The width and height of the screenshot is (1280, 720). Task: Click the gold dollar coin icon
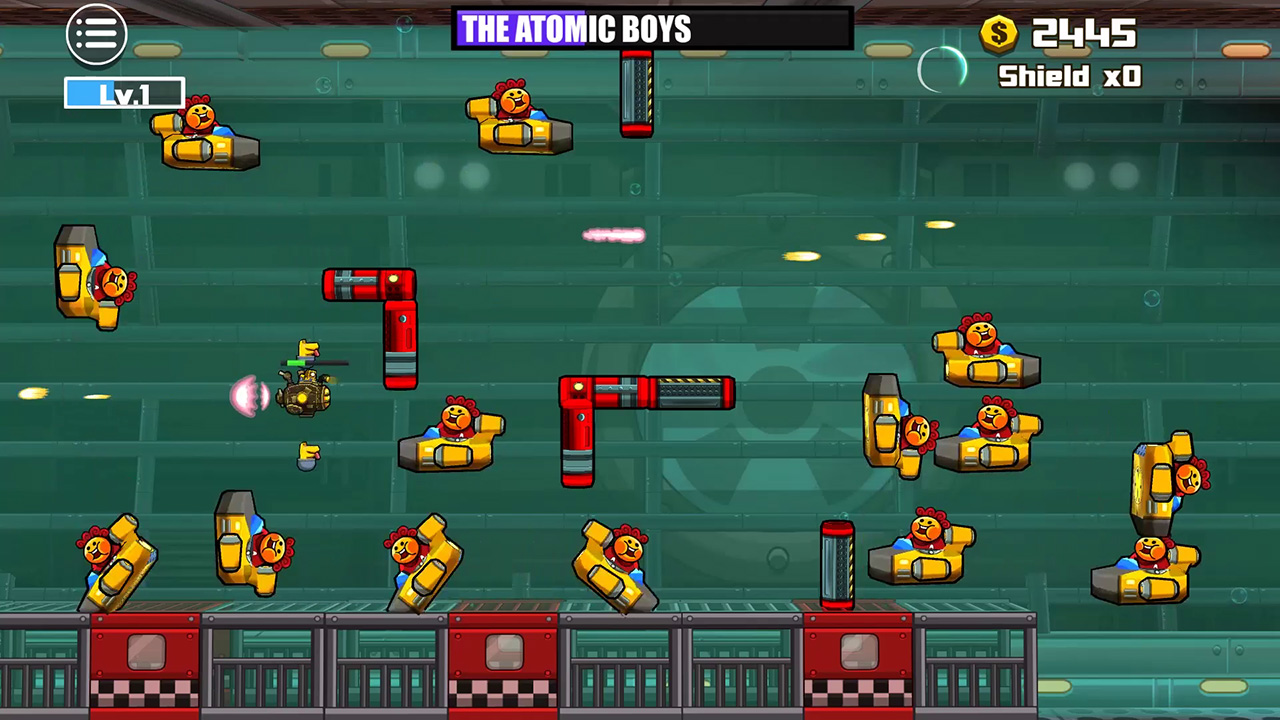(997, 33)
